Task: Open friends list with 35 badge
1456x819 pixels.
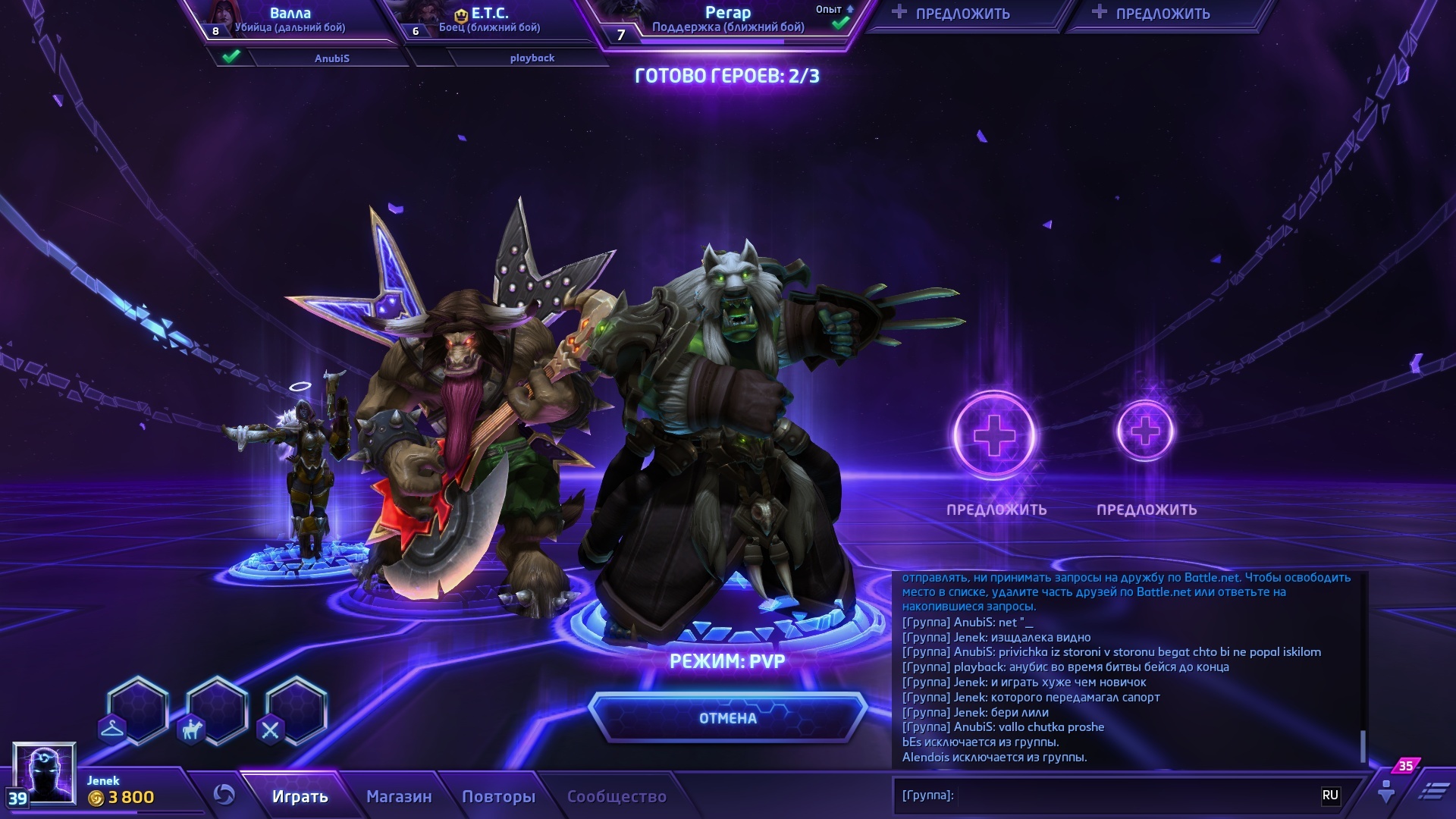Action: coord(1387,790)
